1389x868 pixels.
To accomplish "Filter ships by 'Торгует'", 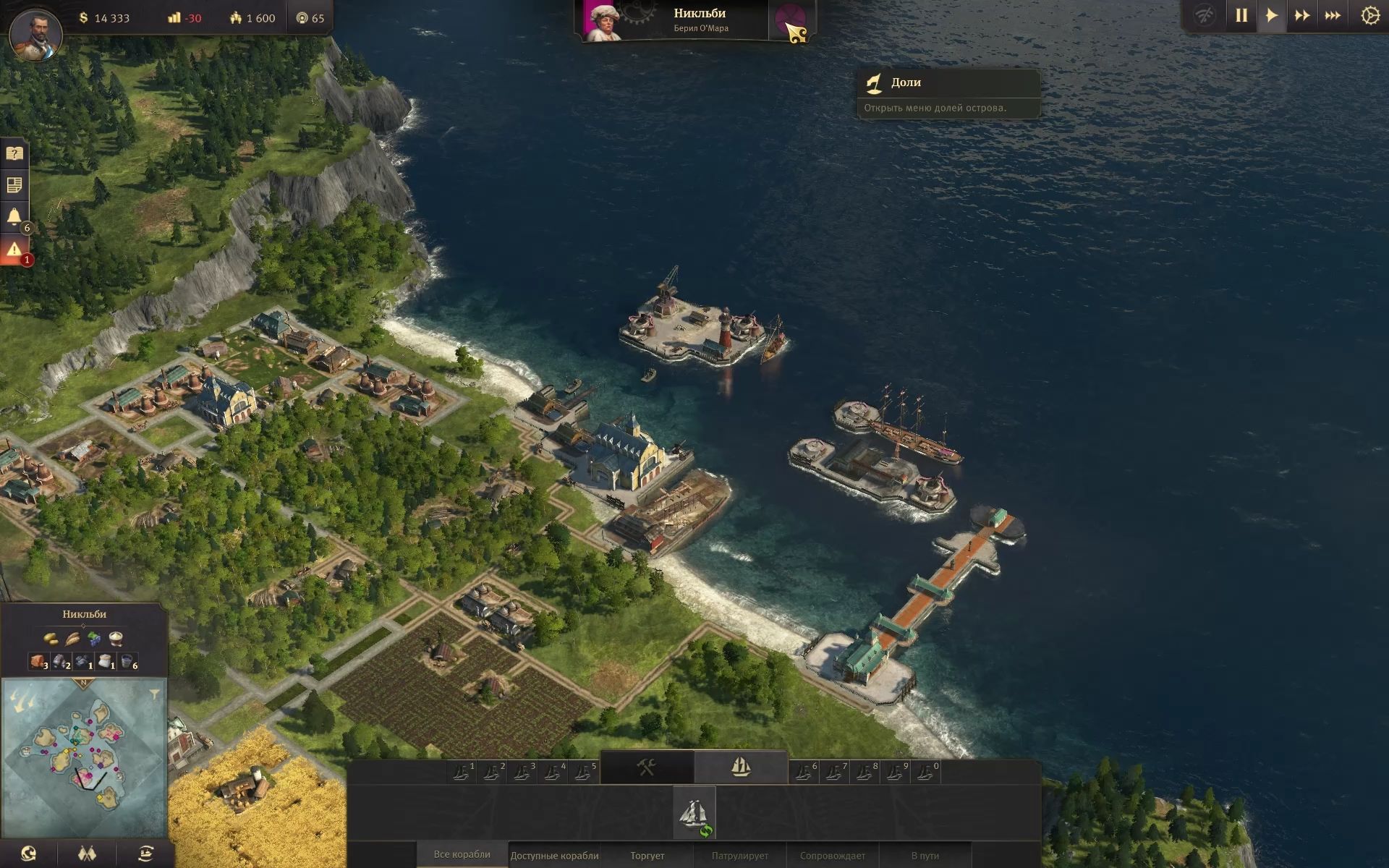I will tap(647, 856).
